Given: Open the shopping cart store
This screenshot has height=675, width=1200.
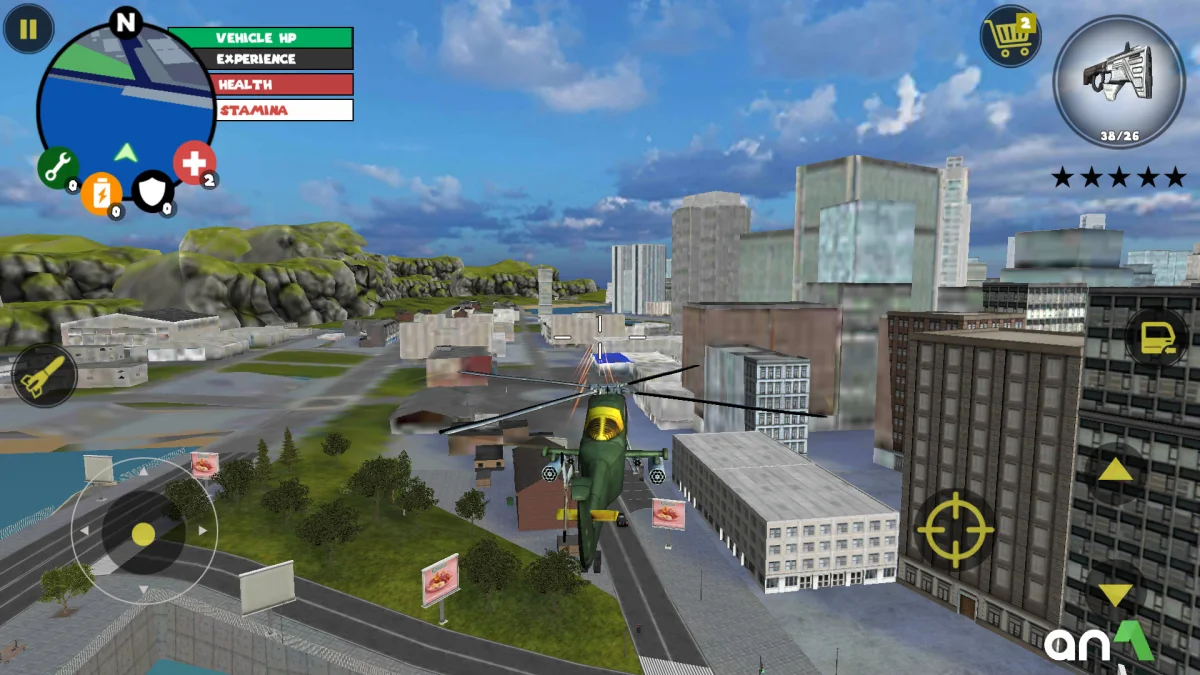Looking at the screenshot, I should coord(1010,37).
